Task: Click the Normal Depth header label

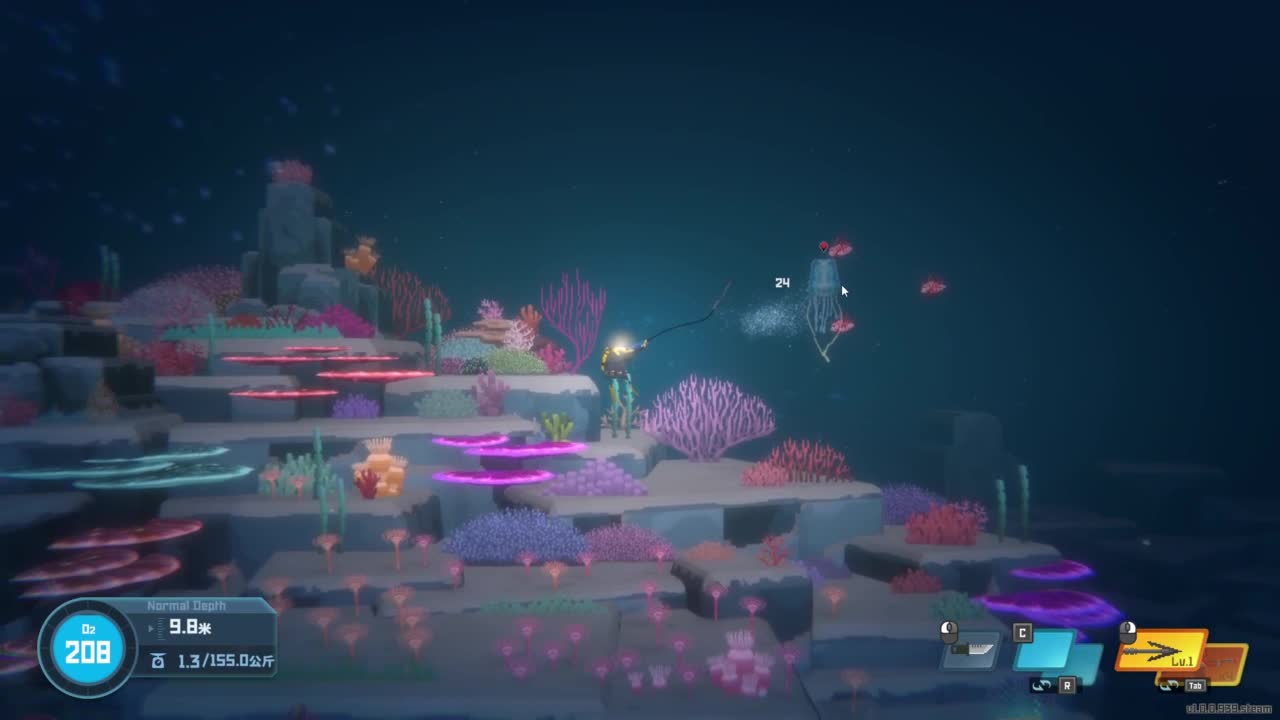Action: [x=188, y=605]
